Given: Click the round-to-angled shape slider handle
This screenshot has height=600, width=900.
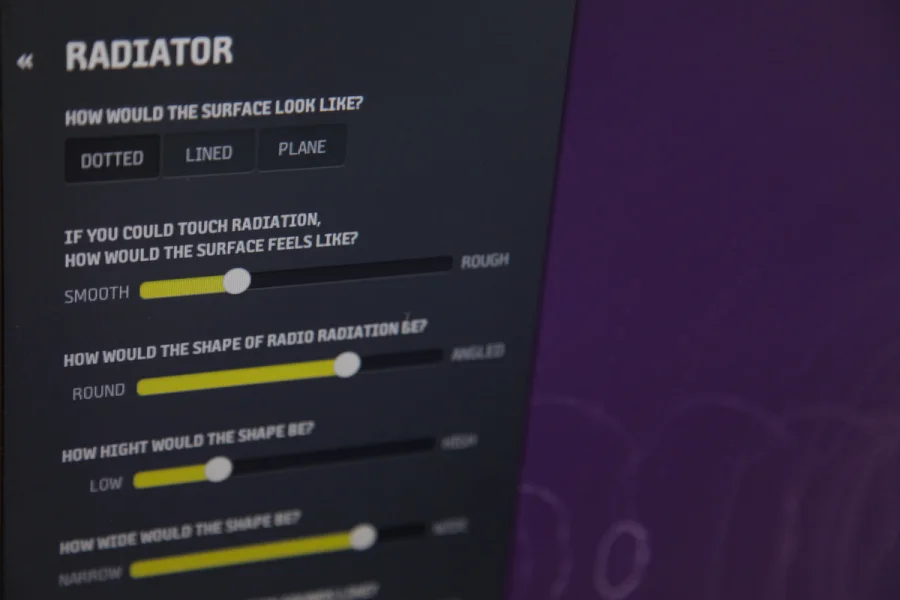Looking at the screenshot, I should [346, 365].
